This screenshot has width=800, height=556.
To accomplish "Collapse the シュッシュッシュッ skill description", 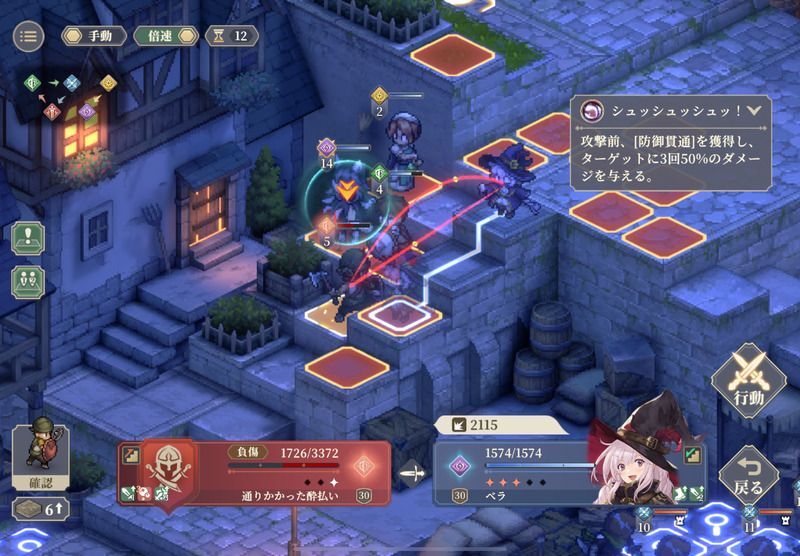I will (x=753, y=112).
